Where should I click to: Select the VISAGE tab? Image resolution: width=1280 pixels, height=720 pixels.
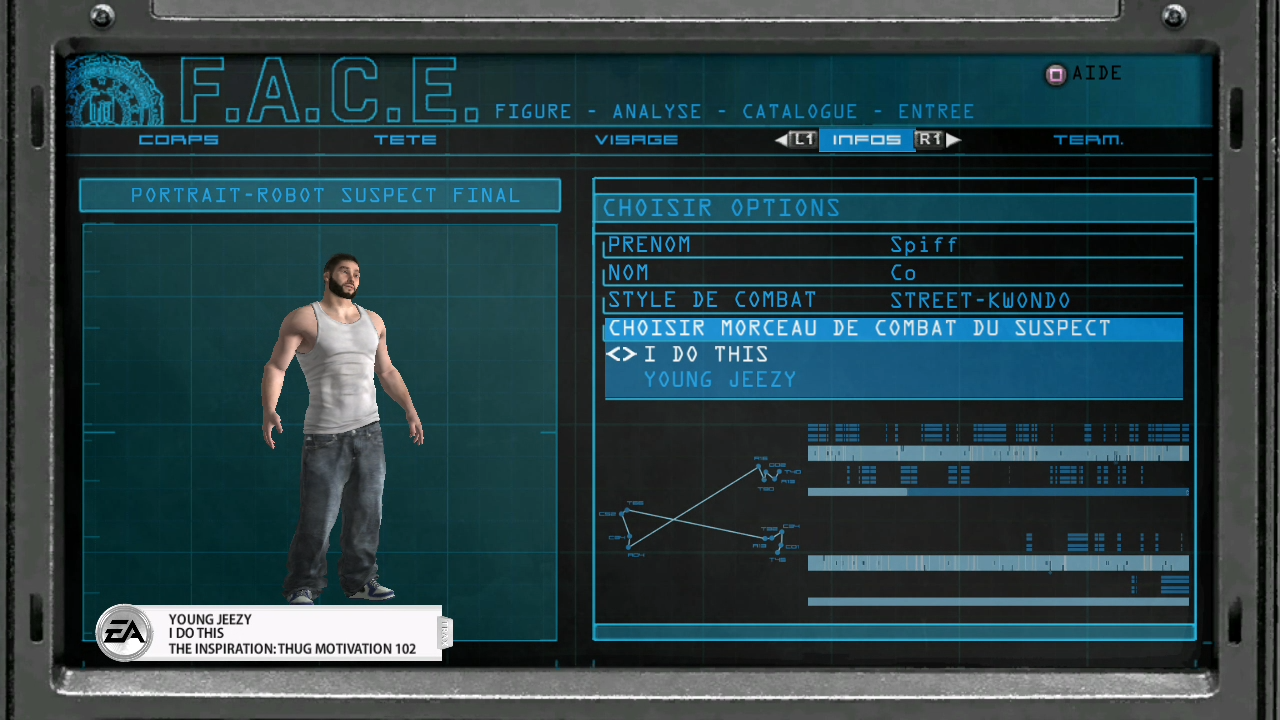[636, 140]
